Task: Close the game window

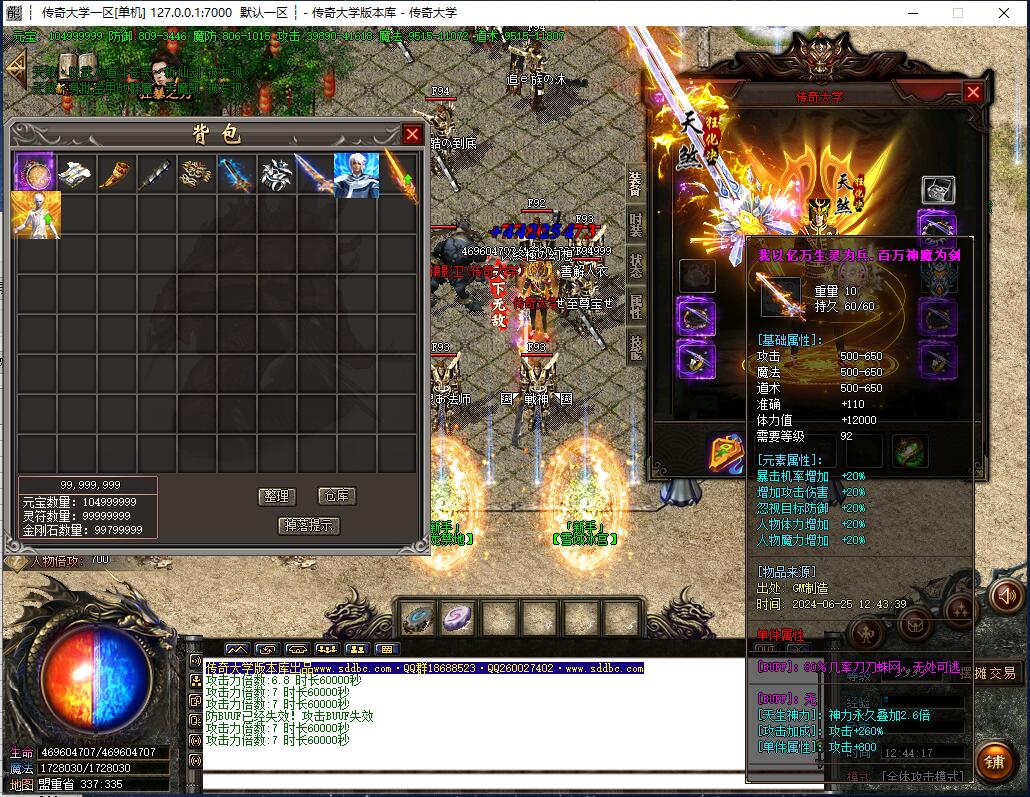Action: (1004, 13)
